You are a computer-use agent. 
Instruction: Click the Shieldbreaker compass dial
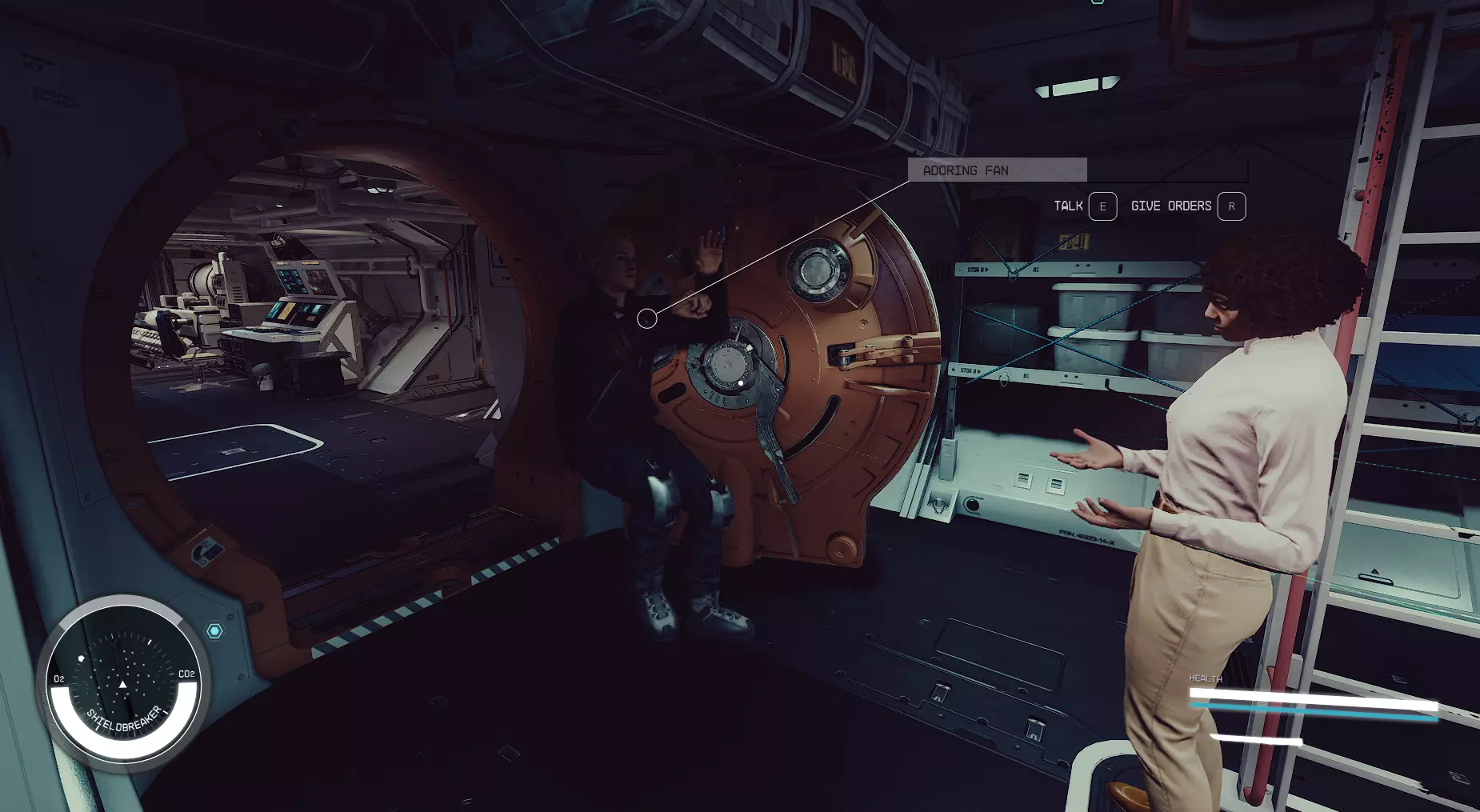[122, 682]
